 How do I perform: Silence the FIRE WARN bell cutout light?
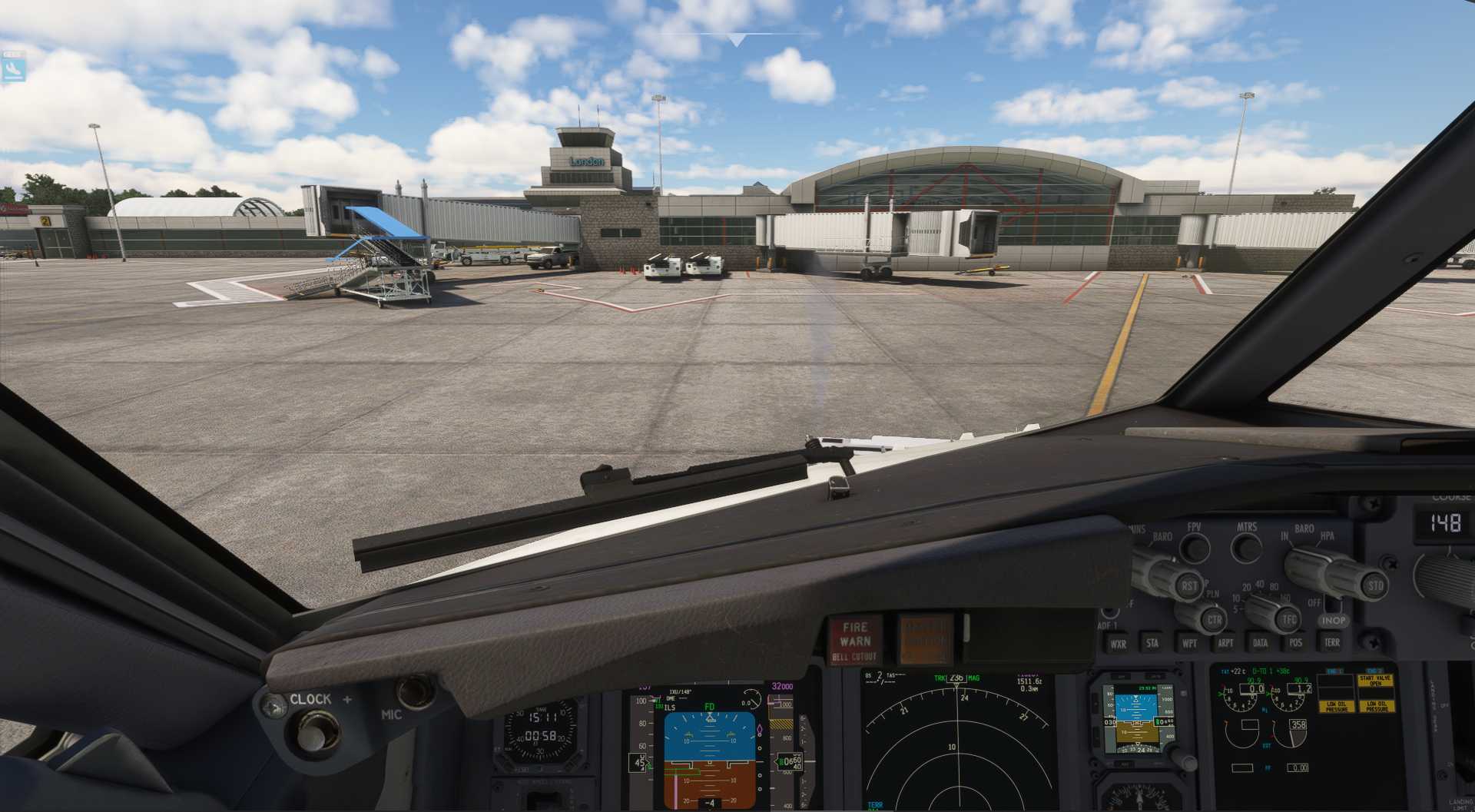point(854,641)
